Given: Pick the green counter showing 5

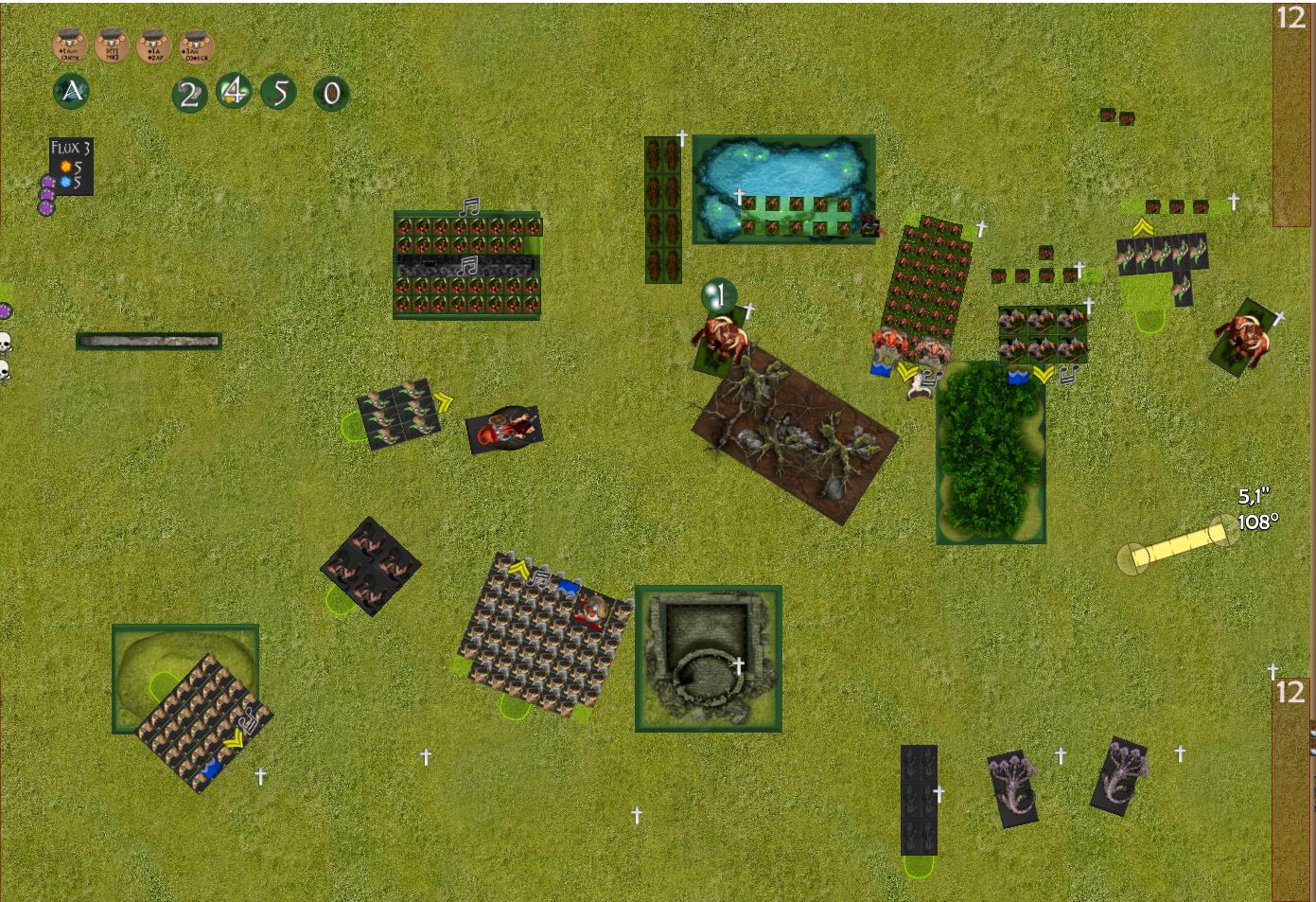Looking at the screenshot, I should click(279, 93).
